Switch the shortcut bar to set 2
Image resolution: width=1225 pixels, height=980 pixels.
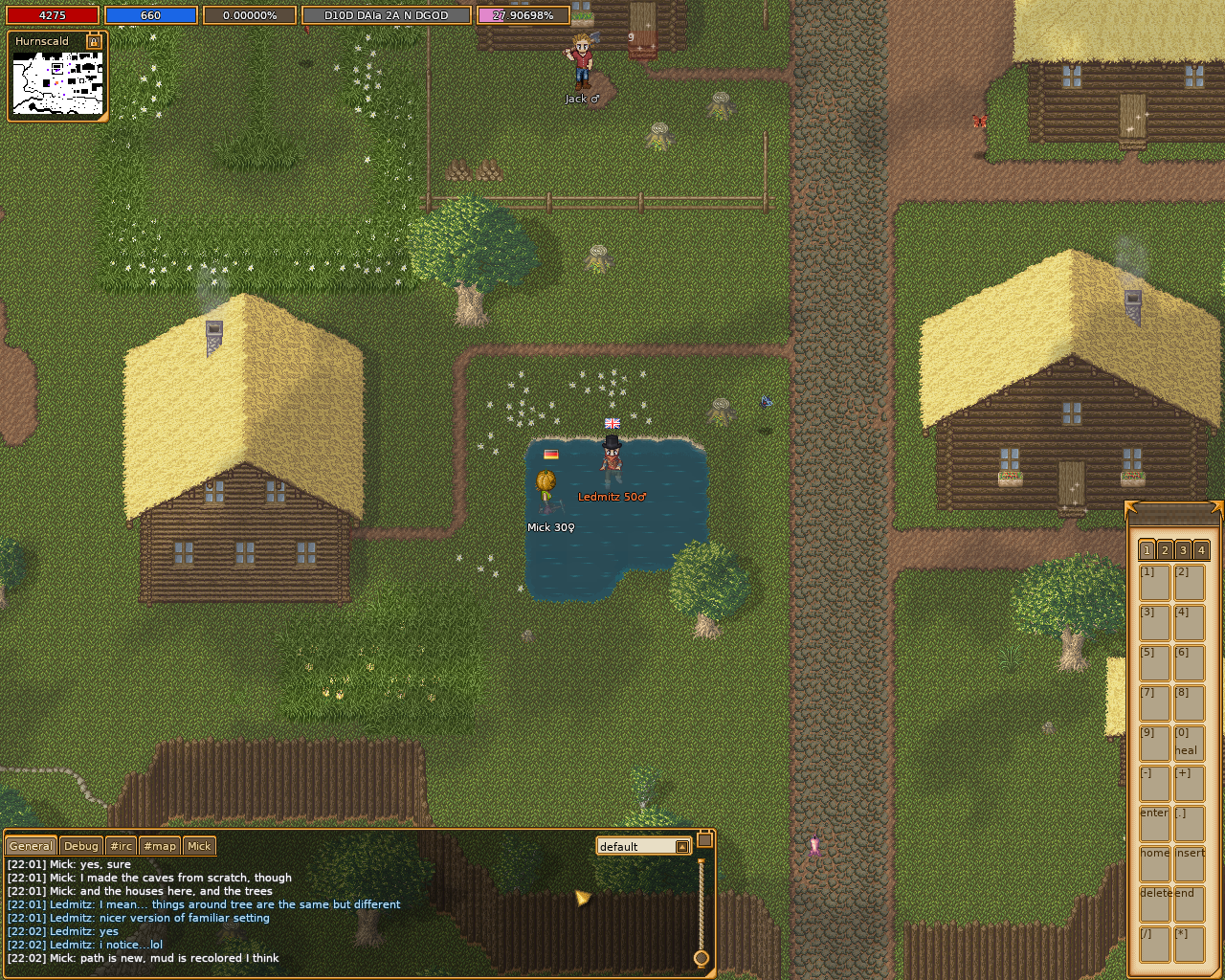click(1164, 550)
